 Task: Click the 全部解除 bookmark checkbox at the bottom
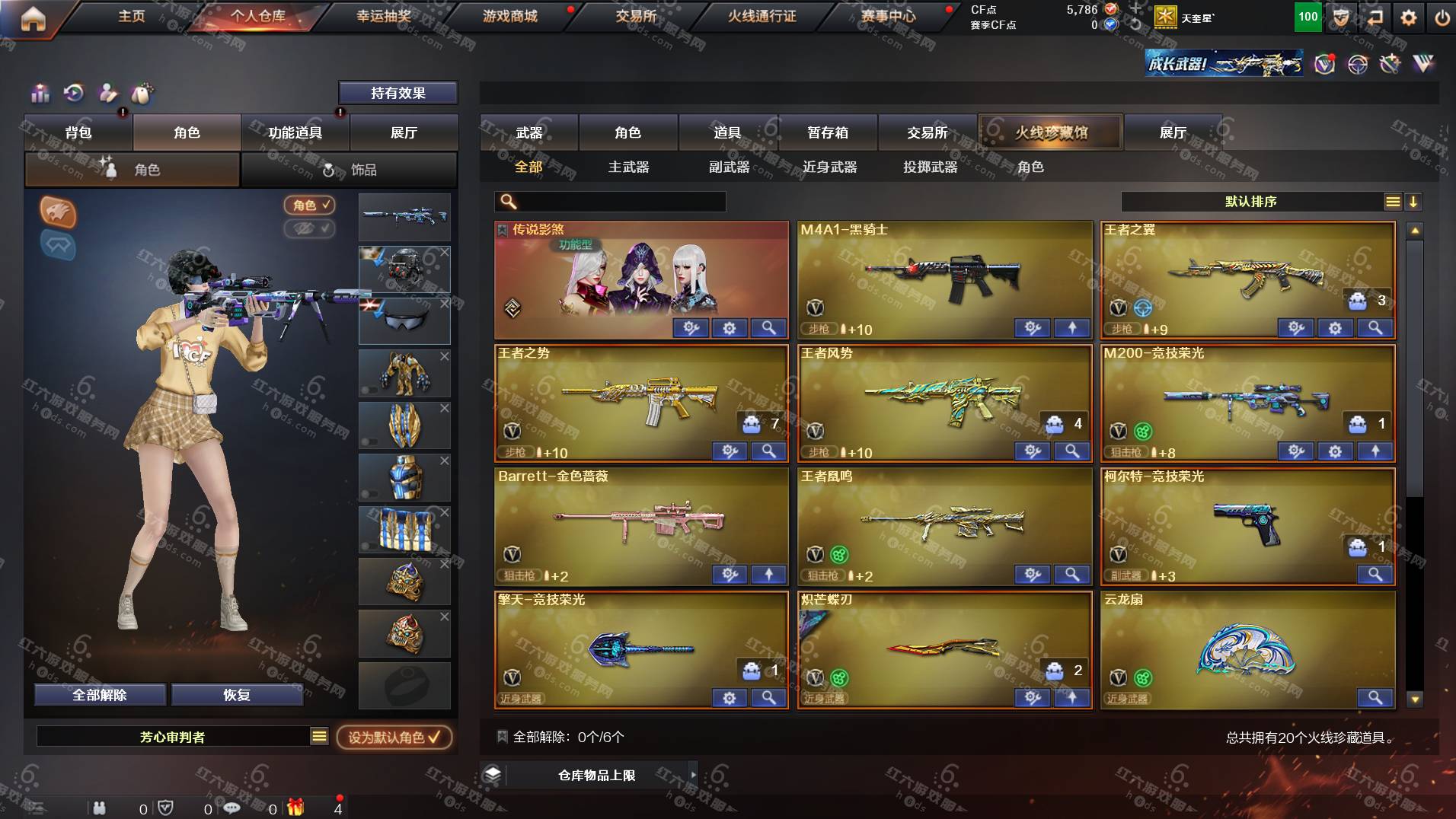(501, 736)
